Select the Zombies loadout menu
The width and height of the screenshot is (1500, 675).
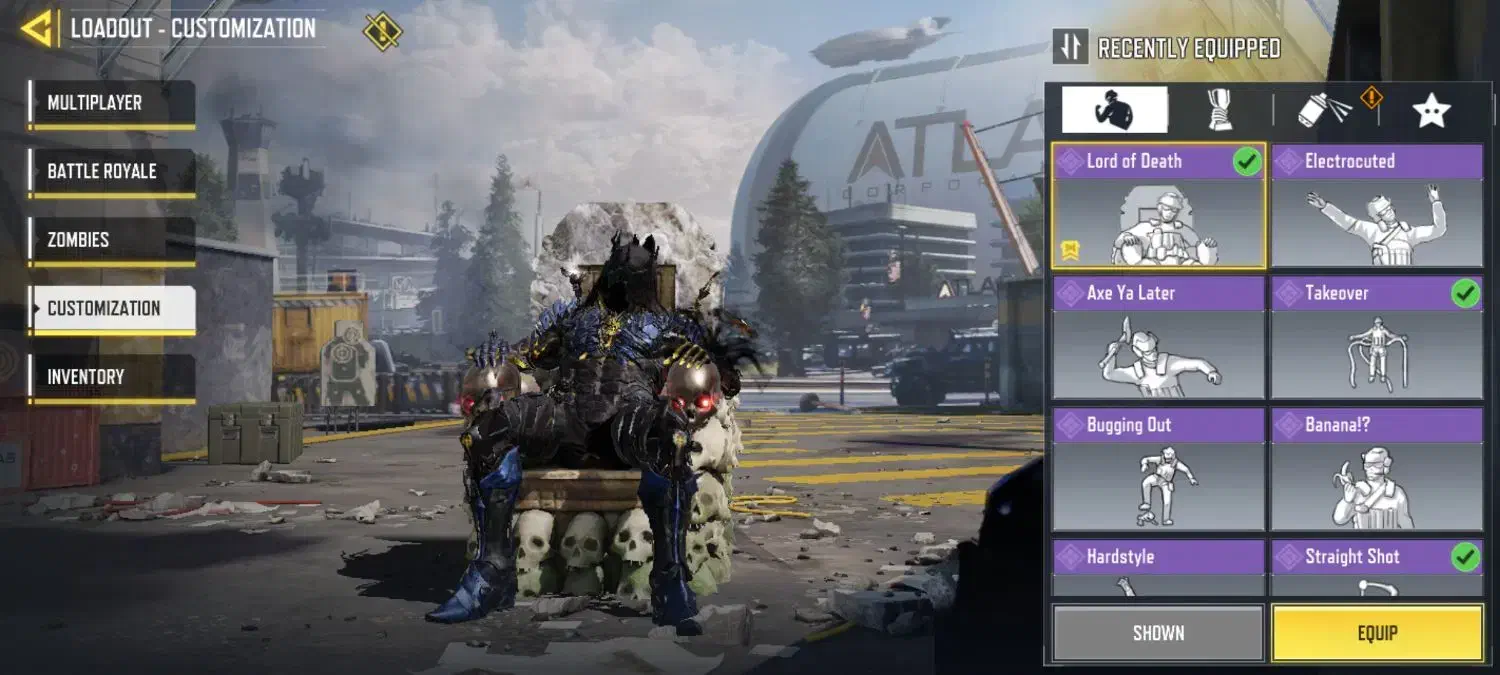point(111,241)
